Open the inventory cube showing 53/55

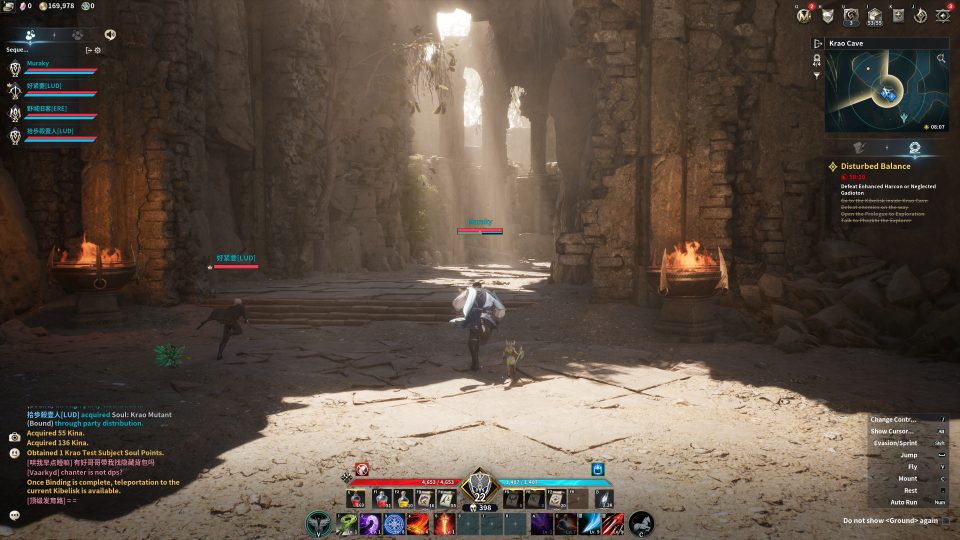coord(874,15)
